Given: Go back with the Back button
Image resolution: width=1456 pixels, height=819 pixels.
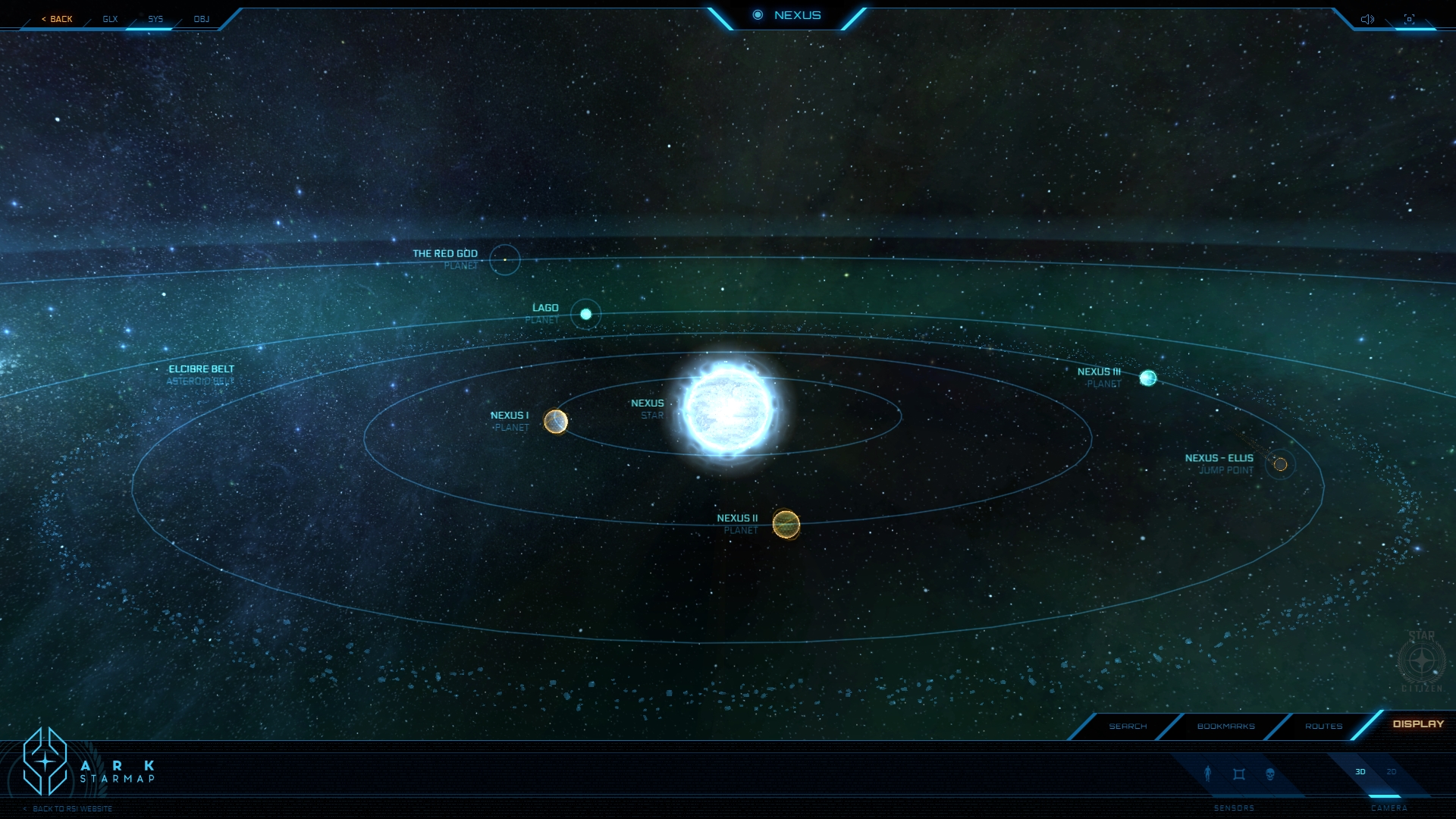Looking at the screenshot, I should pos(58,19).
